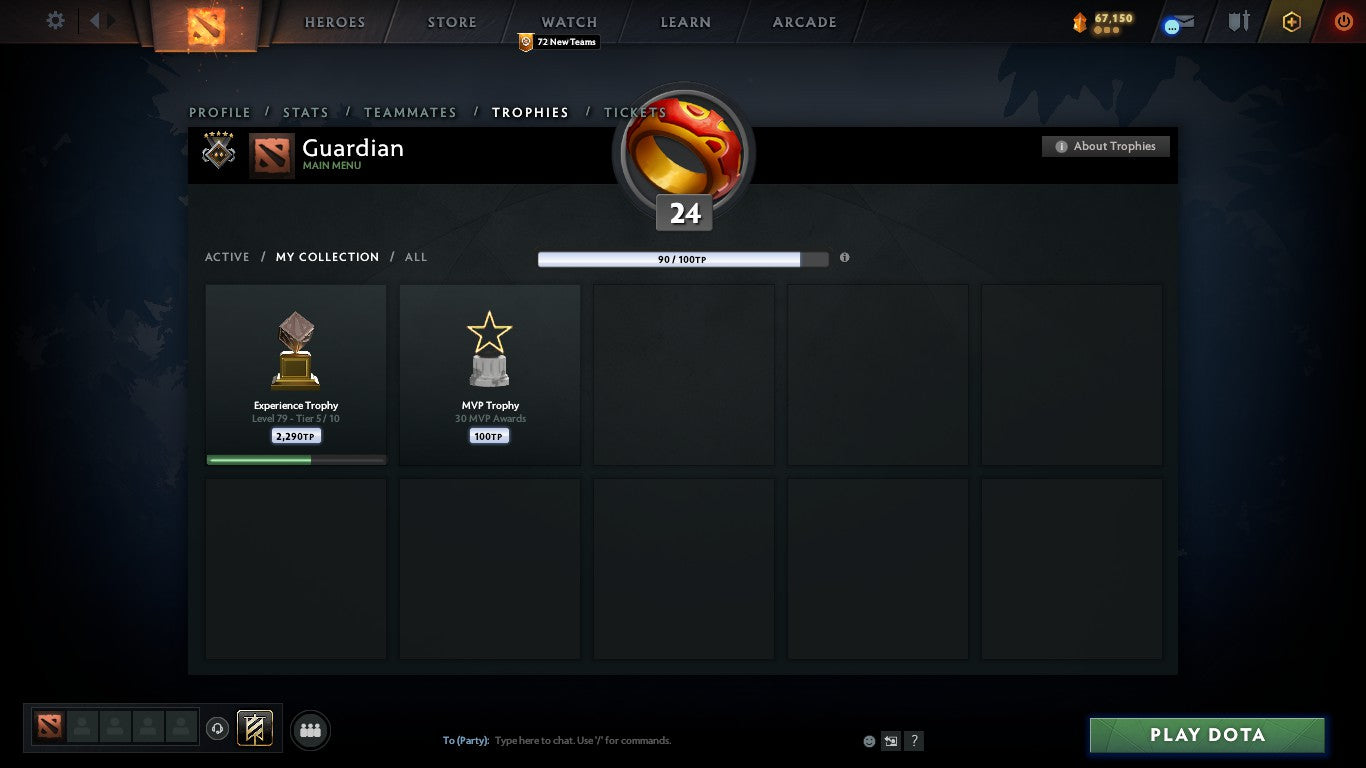Expand the 72 New Teams notification

[x=557, y=42]
